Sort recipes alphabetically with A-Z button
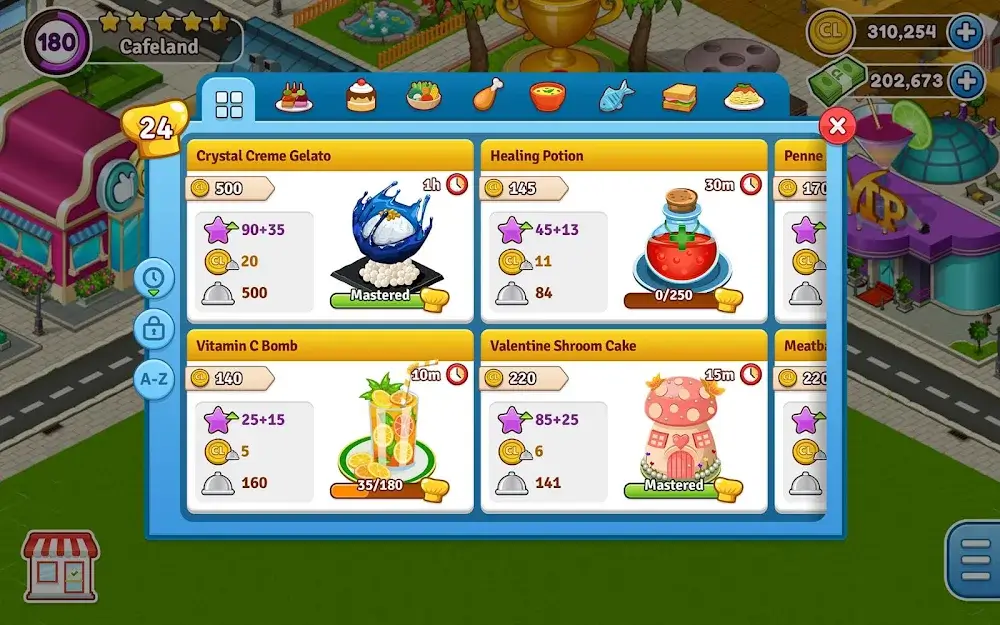Screen dimensions: 1000x625 point(154,379)
